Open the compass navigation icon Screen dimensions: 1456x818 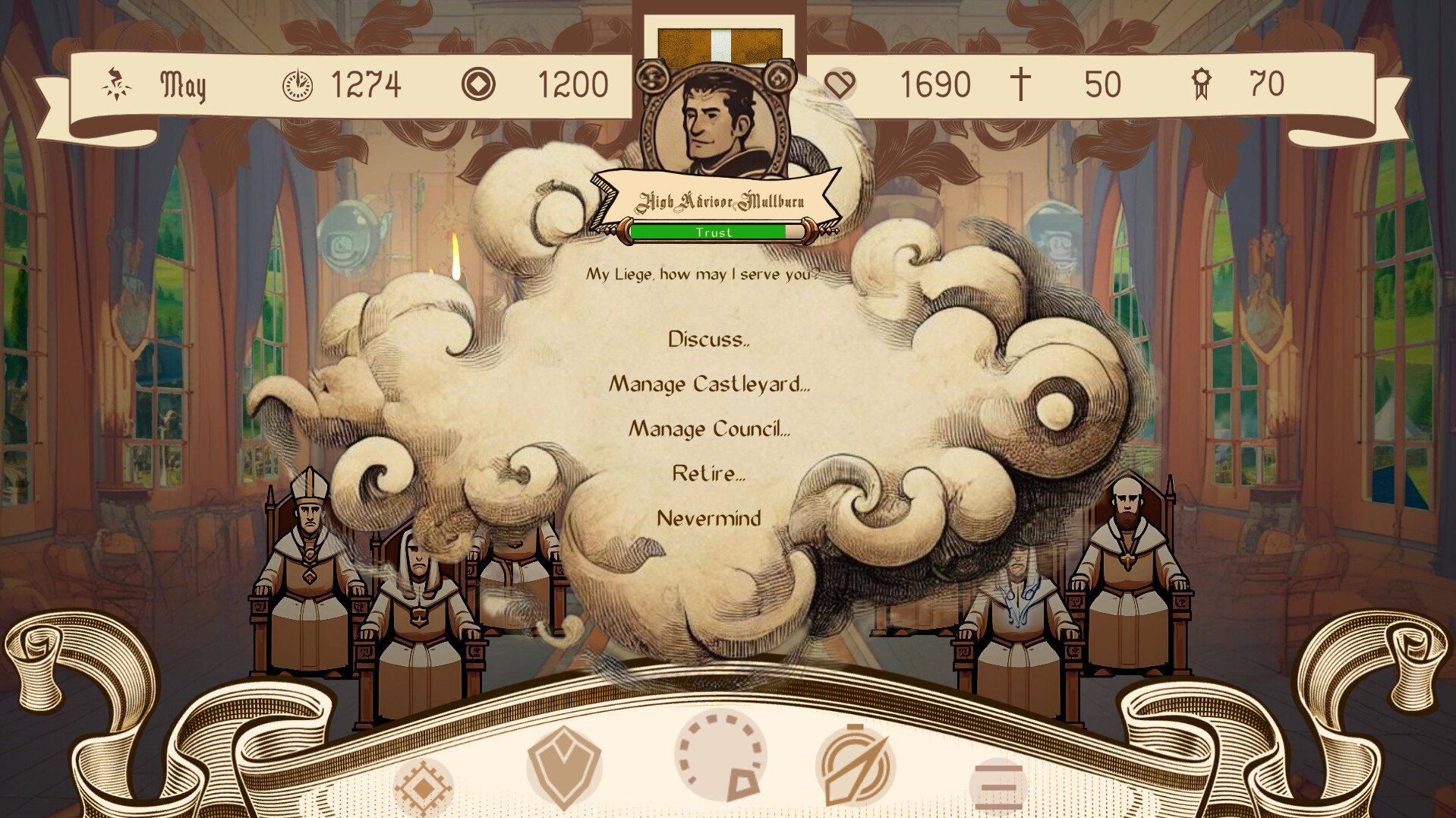[x=856, y=767]
